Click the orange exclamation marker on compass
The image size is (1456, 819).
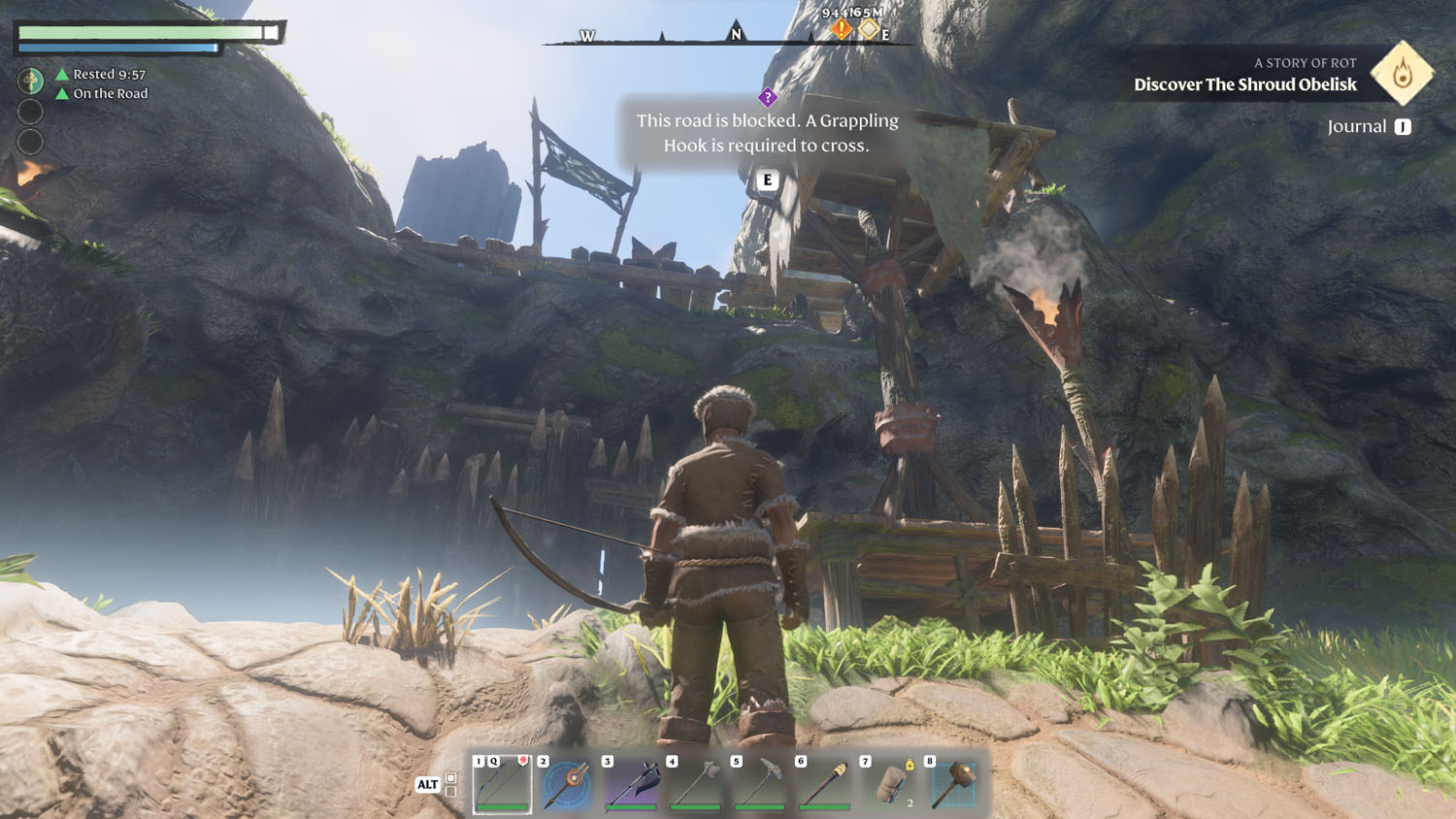(x=841, y=30)
